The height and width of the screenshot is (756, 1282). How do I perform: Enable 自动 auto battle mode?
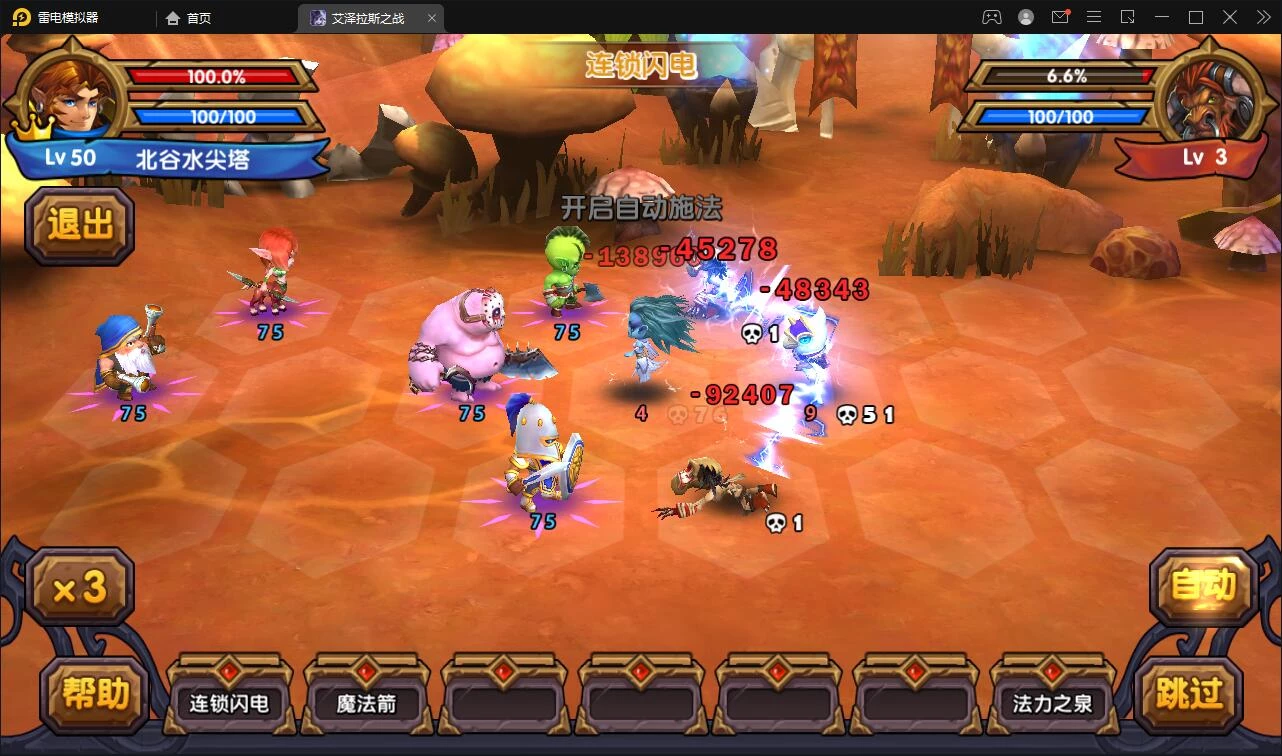click(1203, 586)
